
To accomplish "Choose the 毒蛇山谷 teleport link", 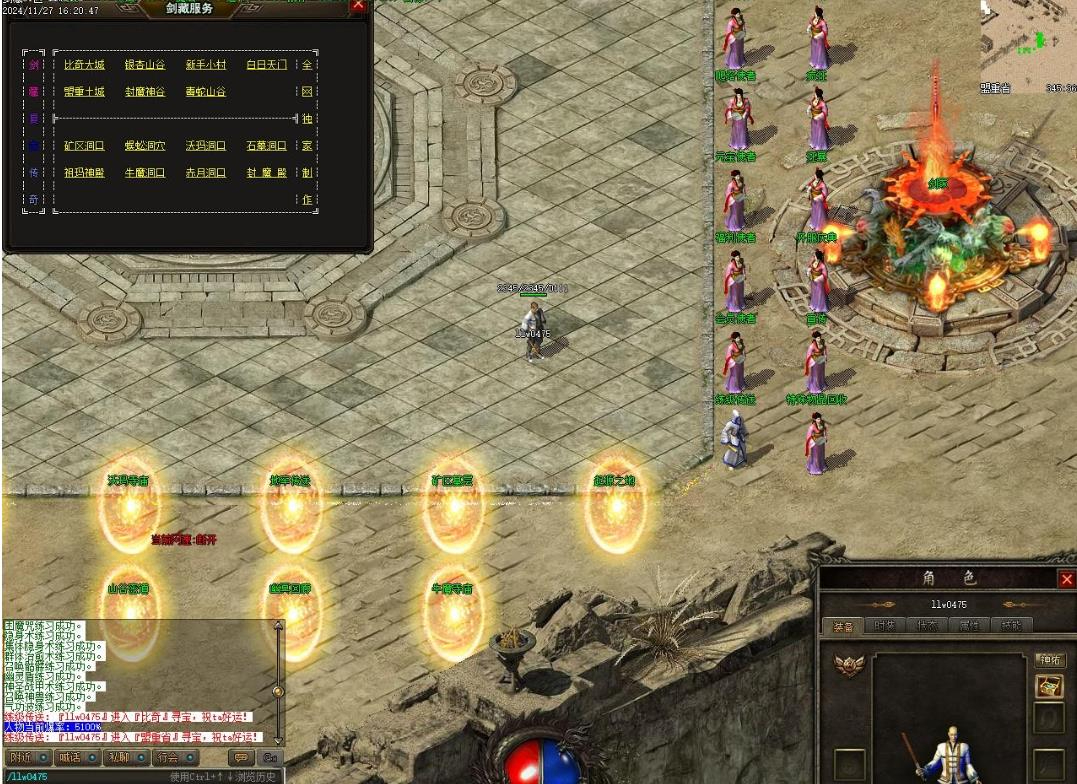I will click(206, 92).
